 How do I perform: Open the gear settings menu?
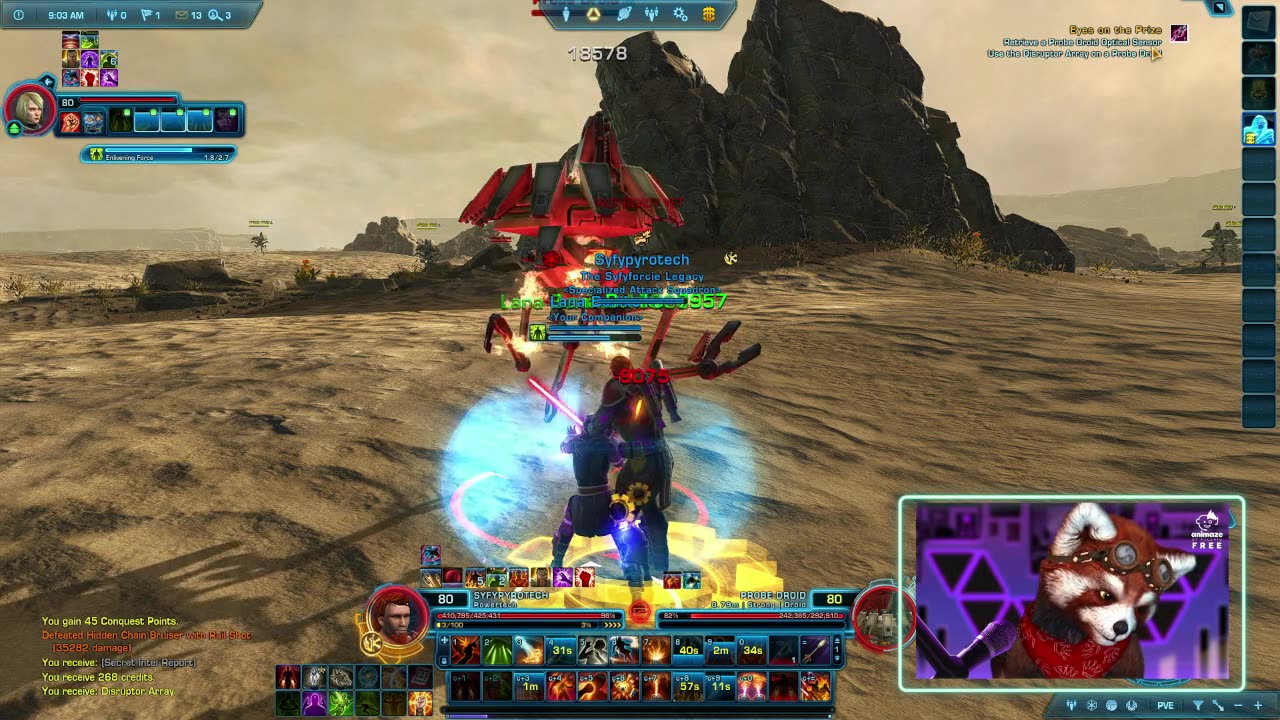[x=680, y=14]
